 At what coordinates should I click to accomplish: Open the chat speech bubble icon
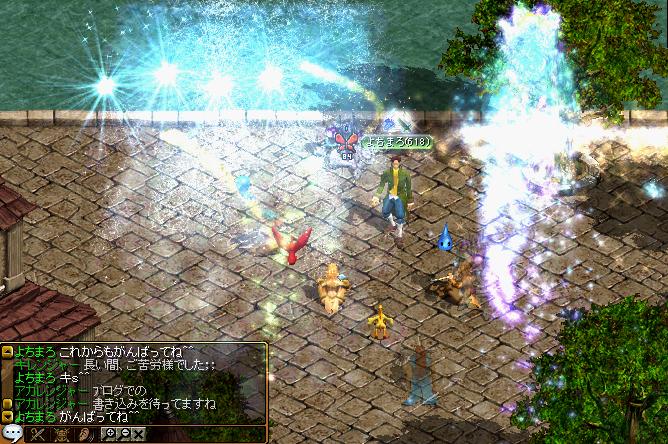point(12,434)
